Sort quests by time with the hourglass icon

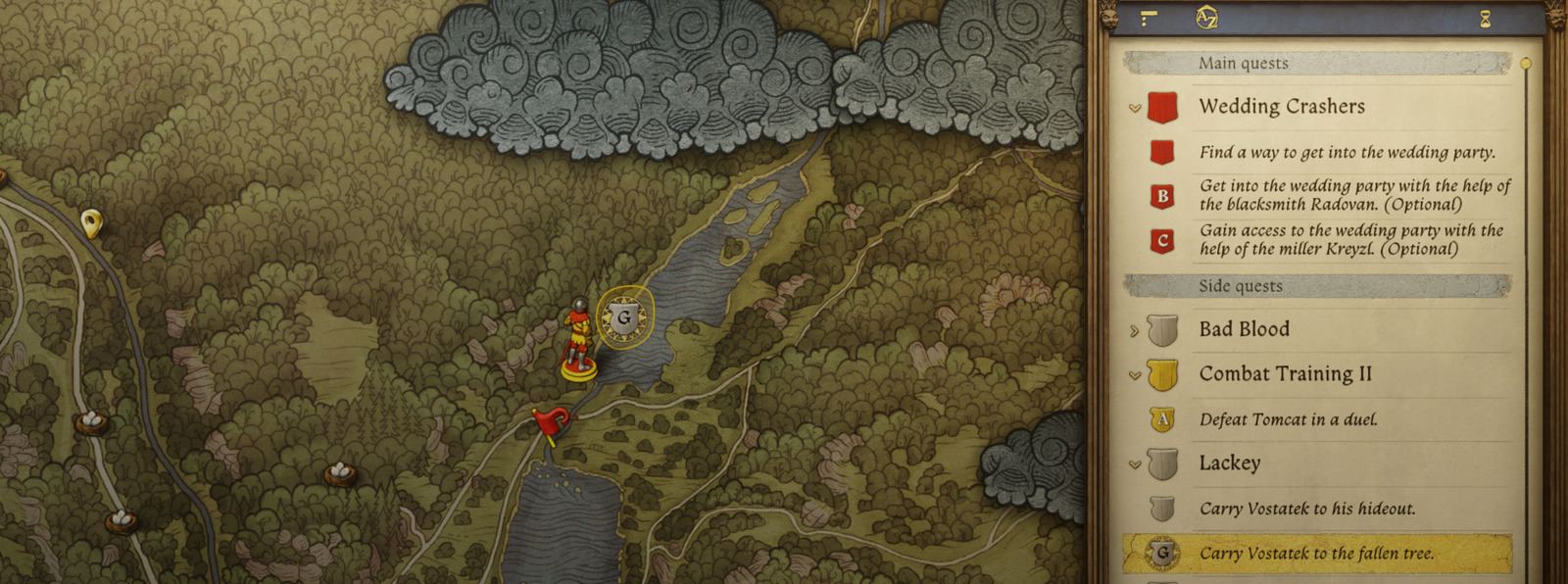[x=1485, y=19]
